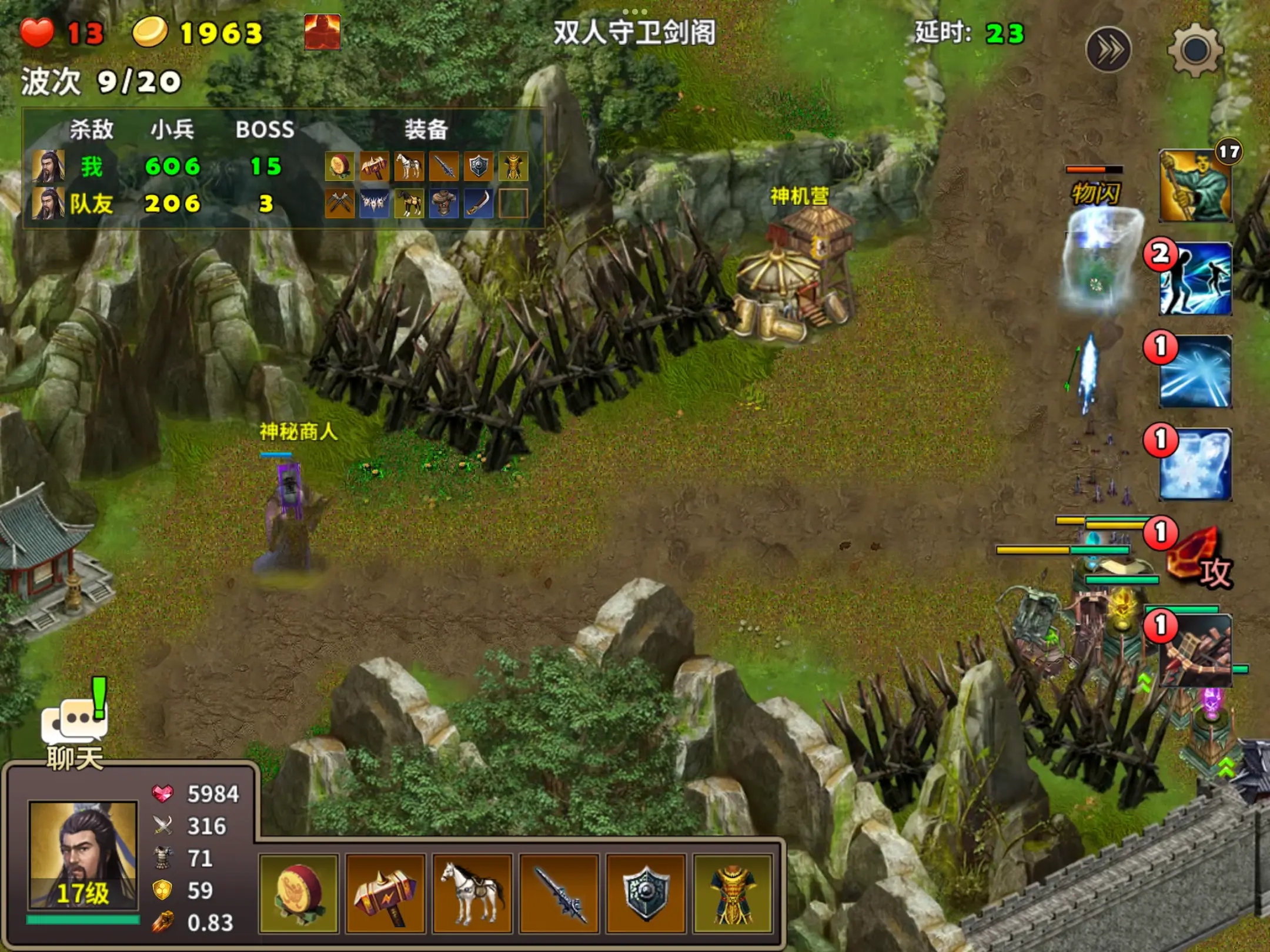Select the steel shield equipment slot
The image size is (1270, 952).
646,894
